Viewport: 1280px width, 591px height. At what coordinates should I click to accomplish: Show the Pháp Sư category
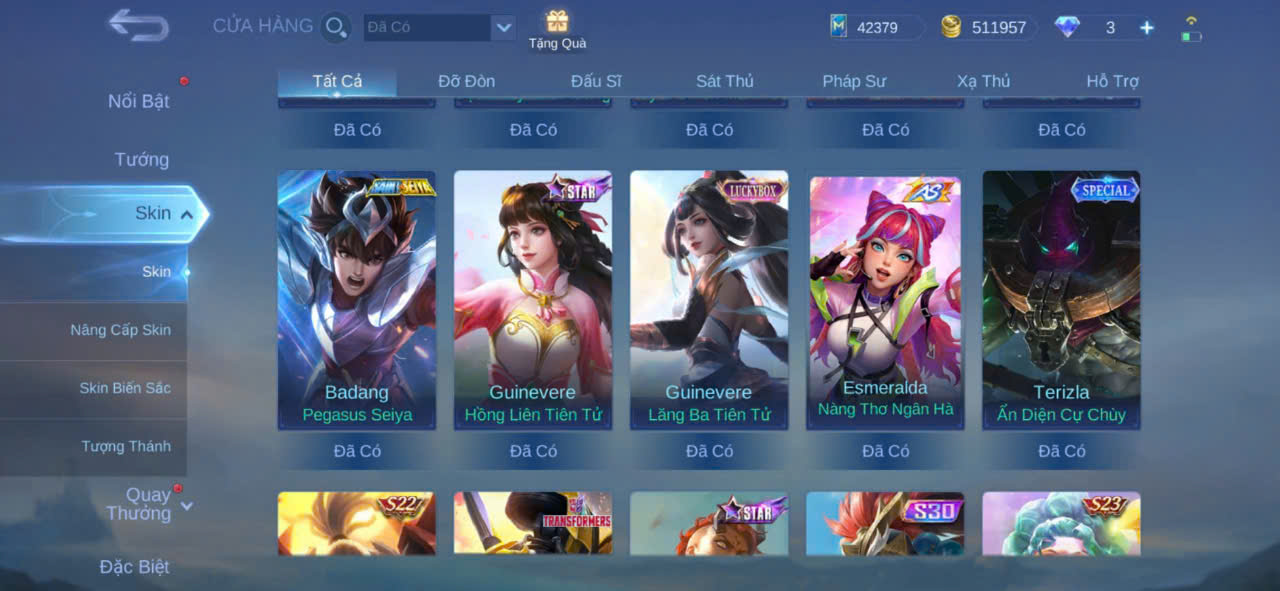(854, 81)
